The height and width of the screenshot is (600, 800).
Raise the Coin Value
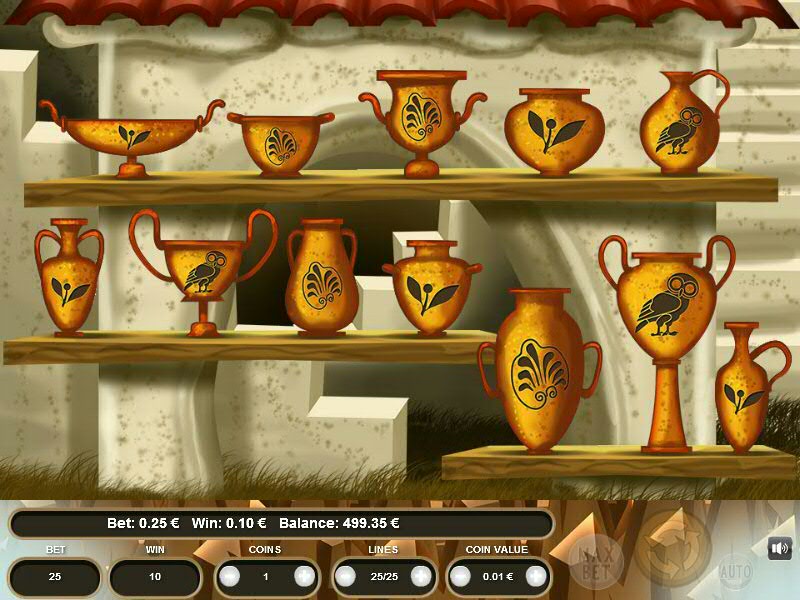tap(537, 576)
